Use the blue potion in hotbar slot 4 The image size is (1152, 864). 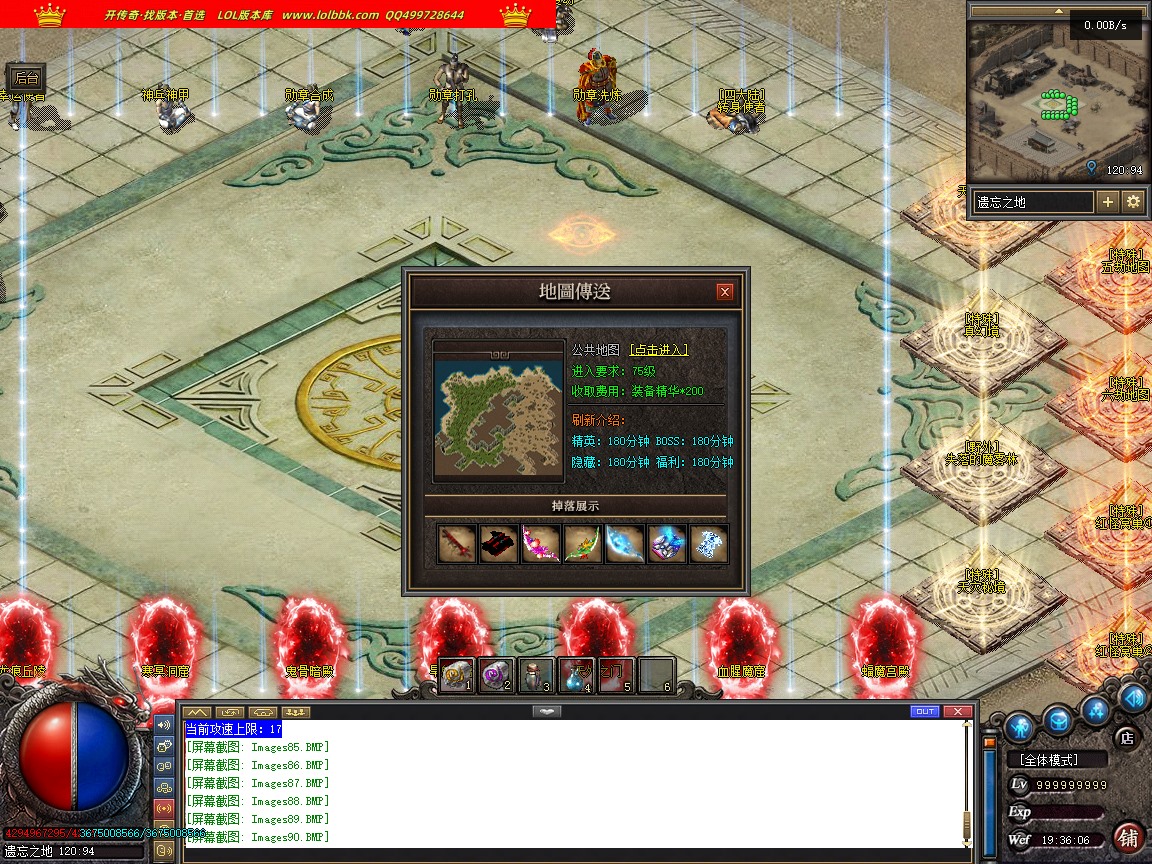(x=576, y=675)
